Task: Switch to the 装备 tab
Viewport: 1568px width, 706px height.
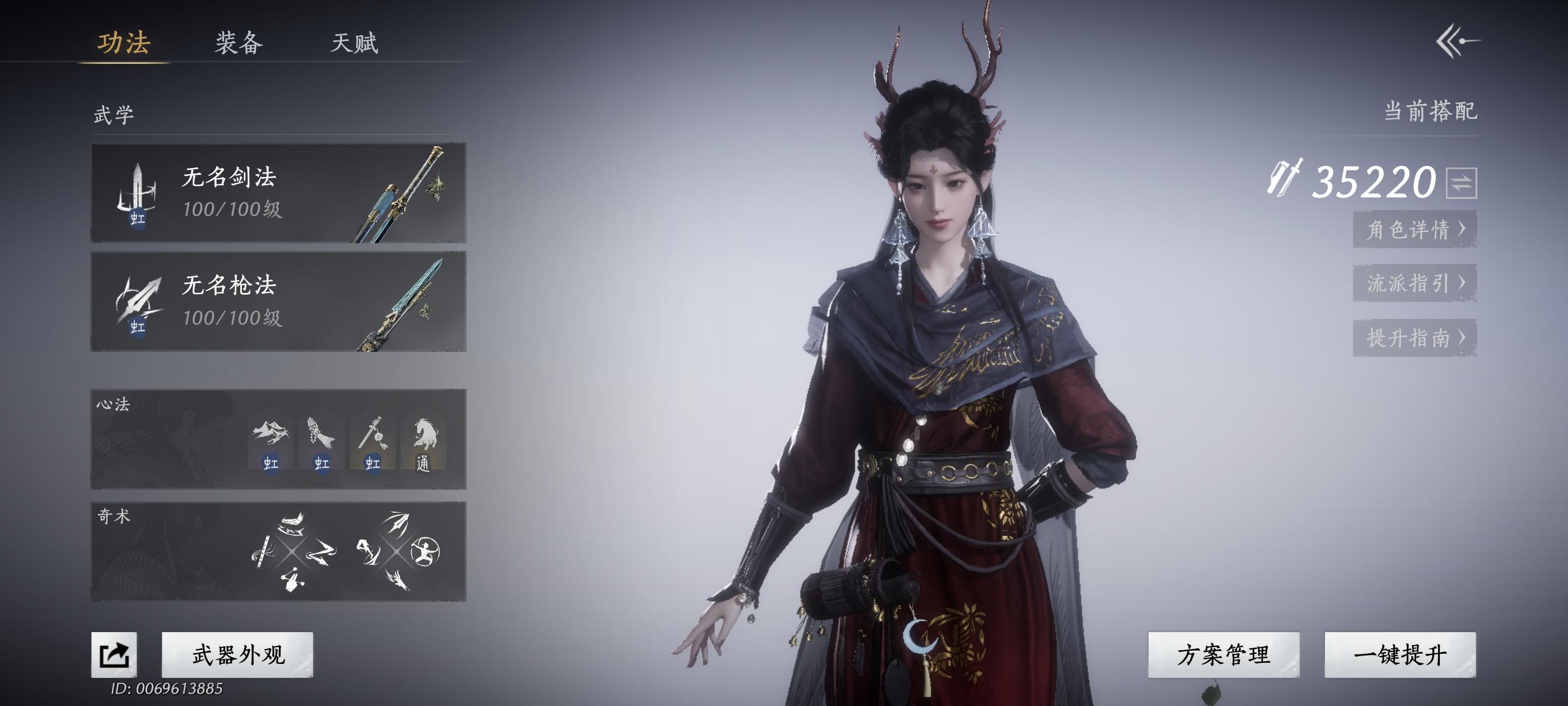Action: (x=239, y=43)
